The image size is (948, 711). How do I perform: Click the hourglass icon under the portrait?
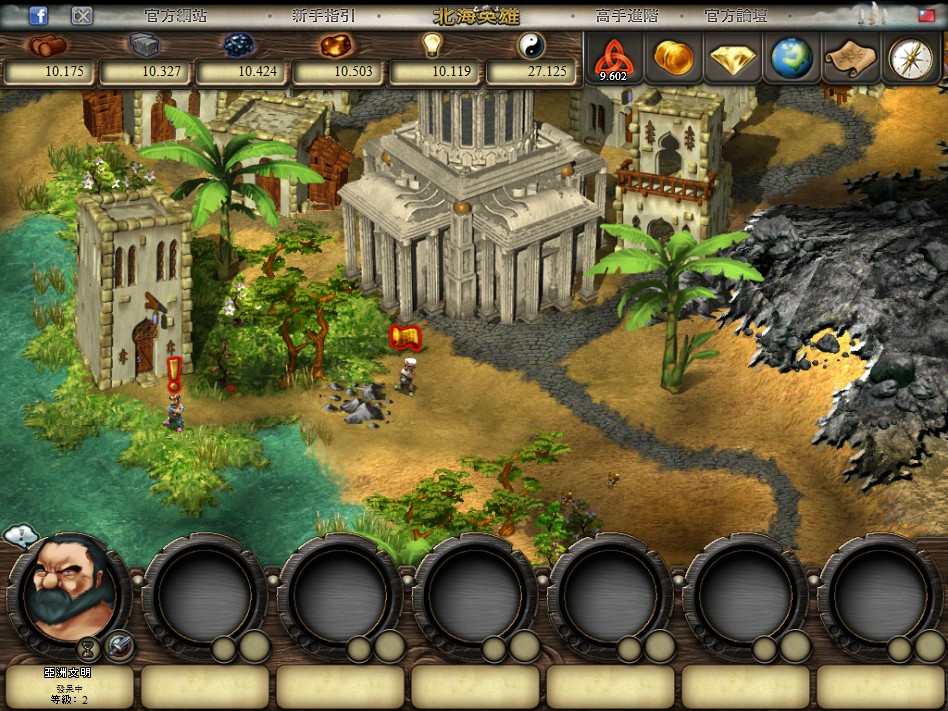89,647
